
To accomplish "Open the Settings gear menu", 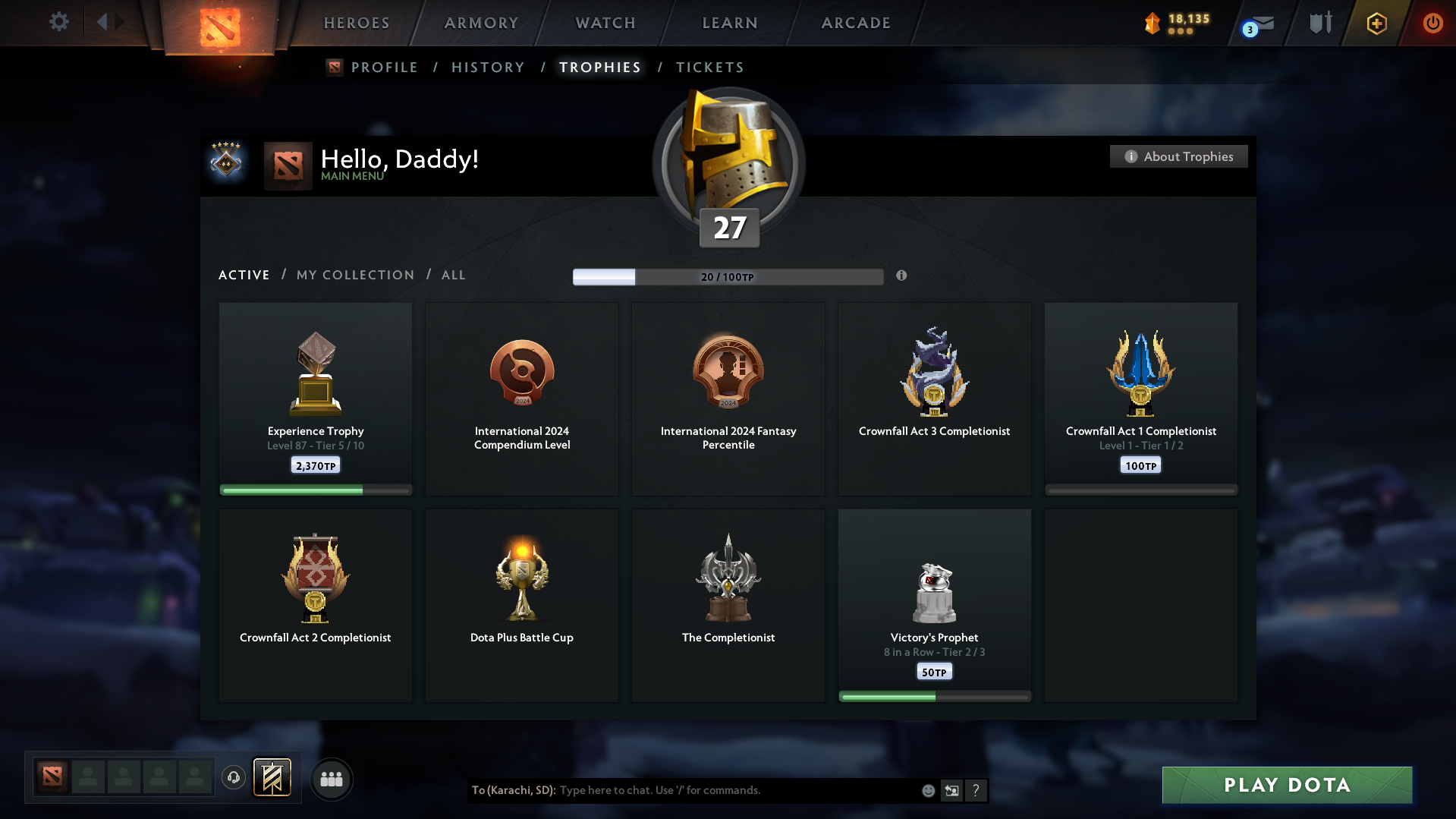I will pos(59,22).
